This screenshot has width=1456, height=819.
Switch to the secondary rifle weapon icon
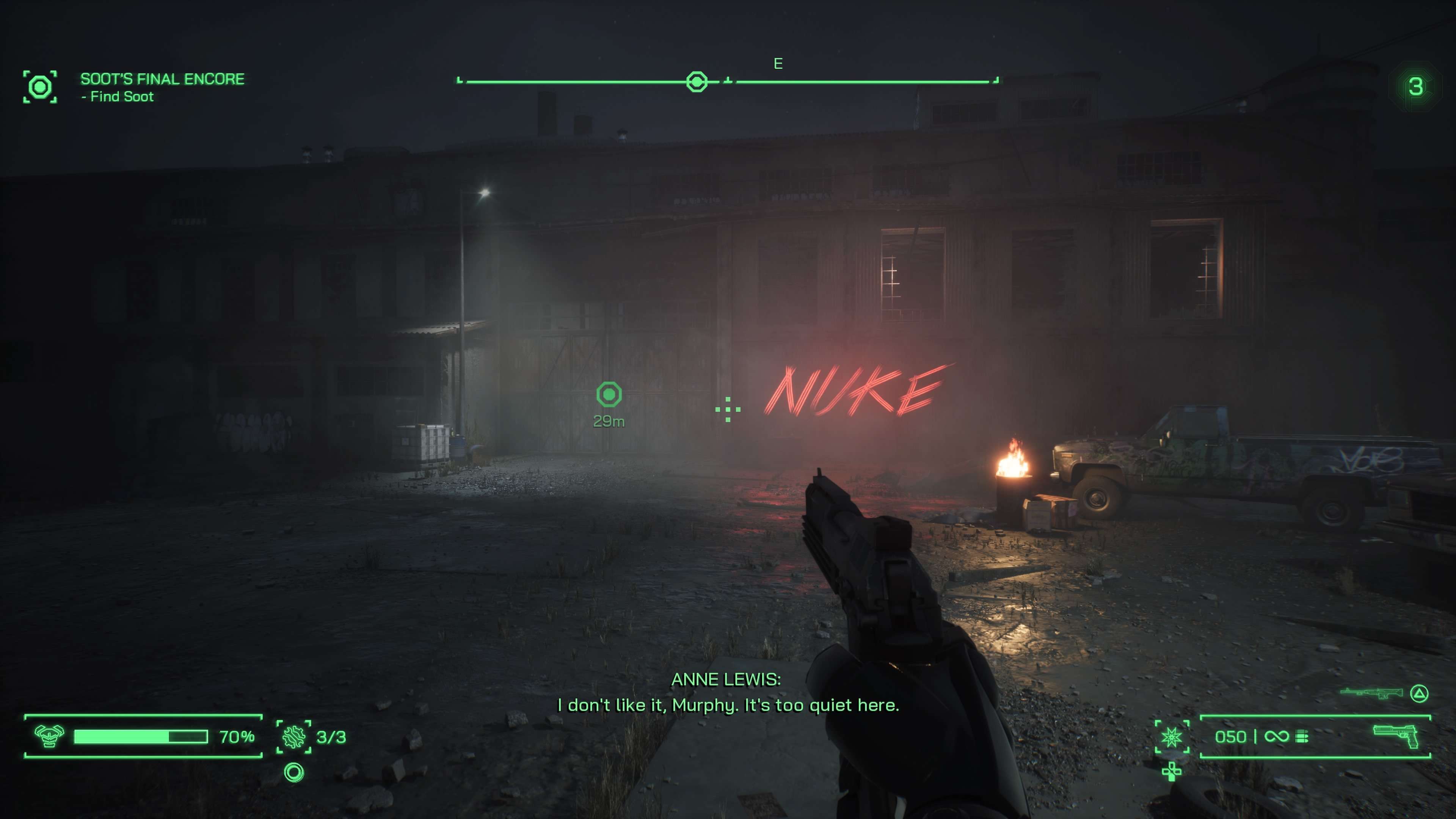pos(1371,693)
